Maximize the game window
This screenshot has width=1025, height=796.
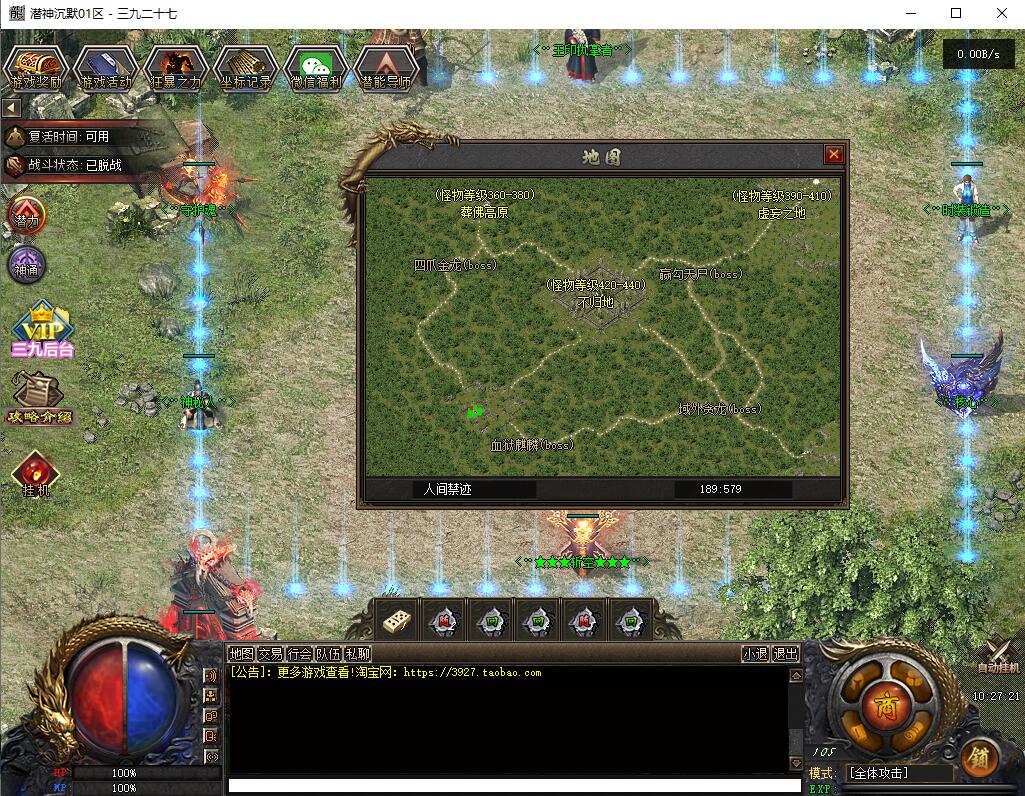(956, 13)
